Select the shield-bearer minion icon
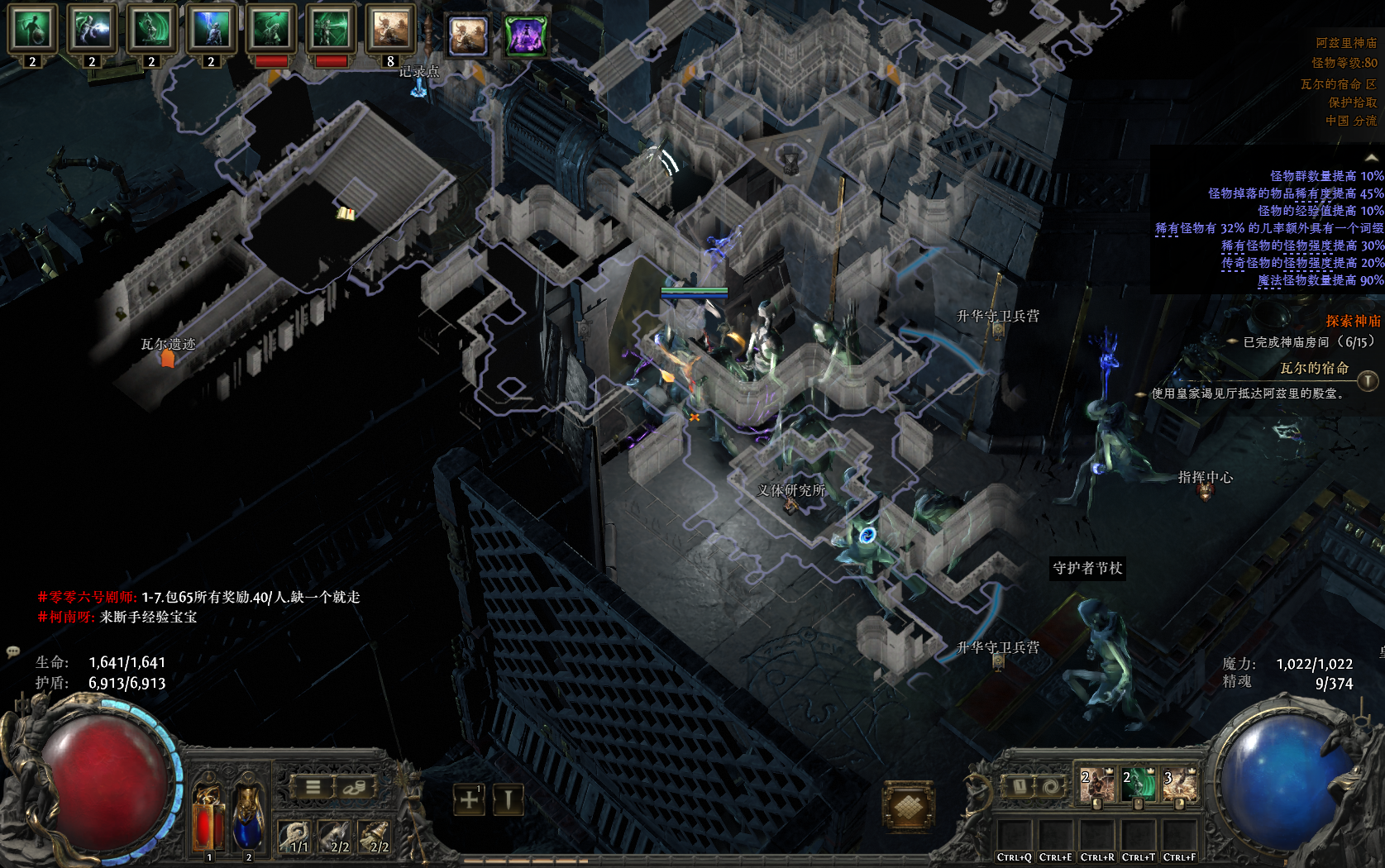This screenshot has width=1385, height=868. 32,31
